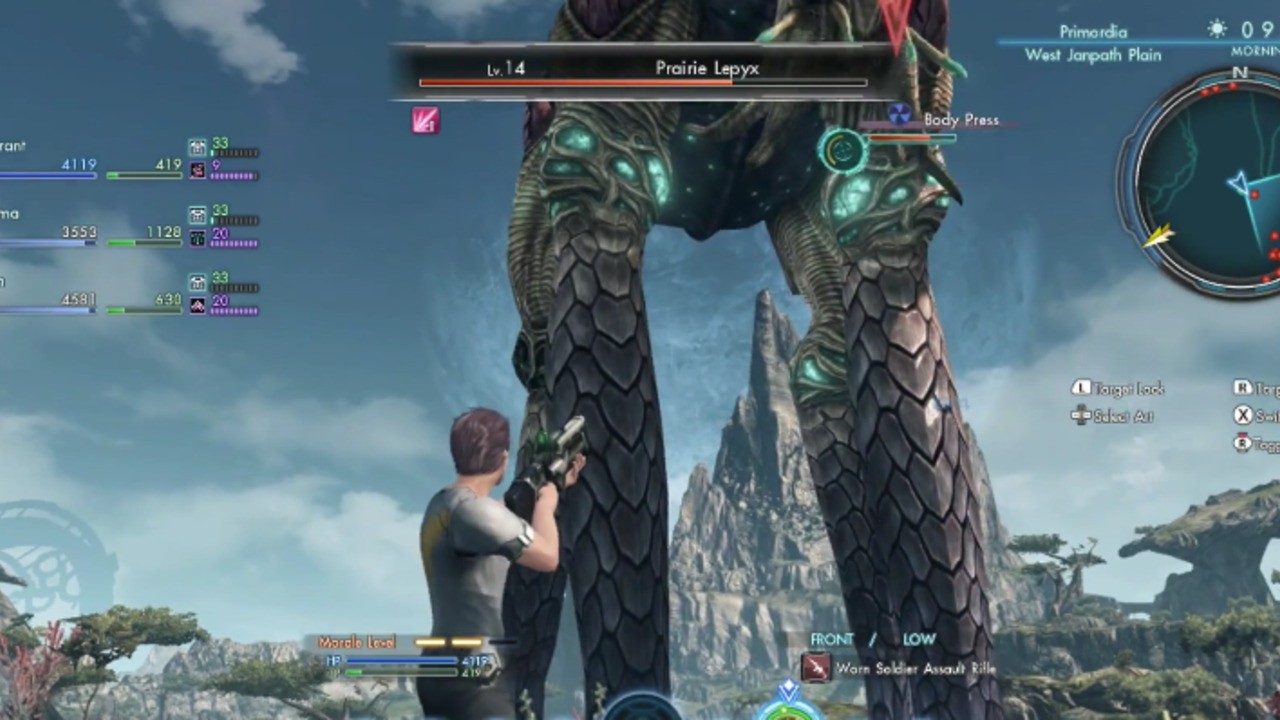Open the Worn Soldier Assault Rifle weapon icon

(815, 668)
